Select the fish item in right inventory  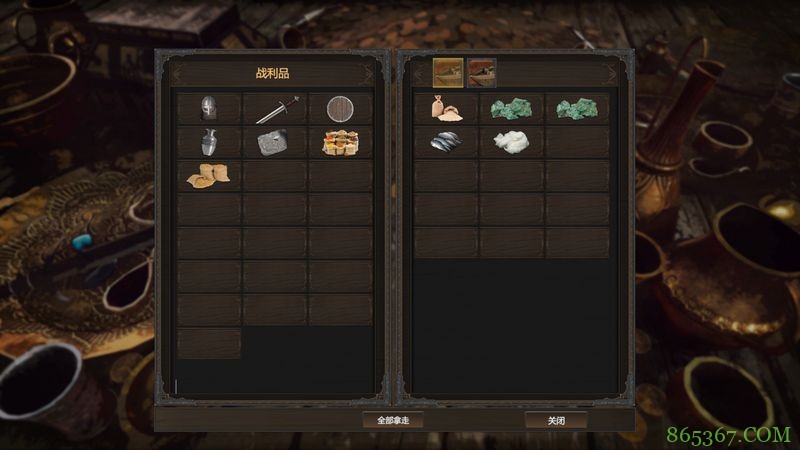[446, 142]
